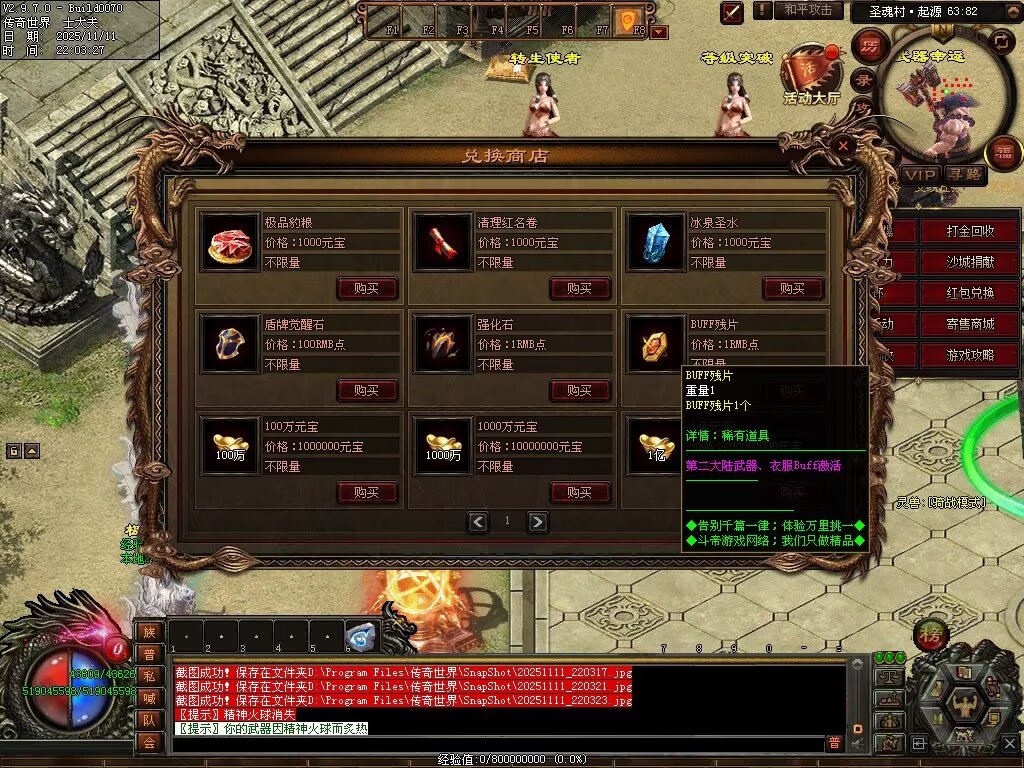Open the 活动大厅 activity hall
This screenshot has width=1024, height=768.
[x=810, y=78]
